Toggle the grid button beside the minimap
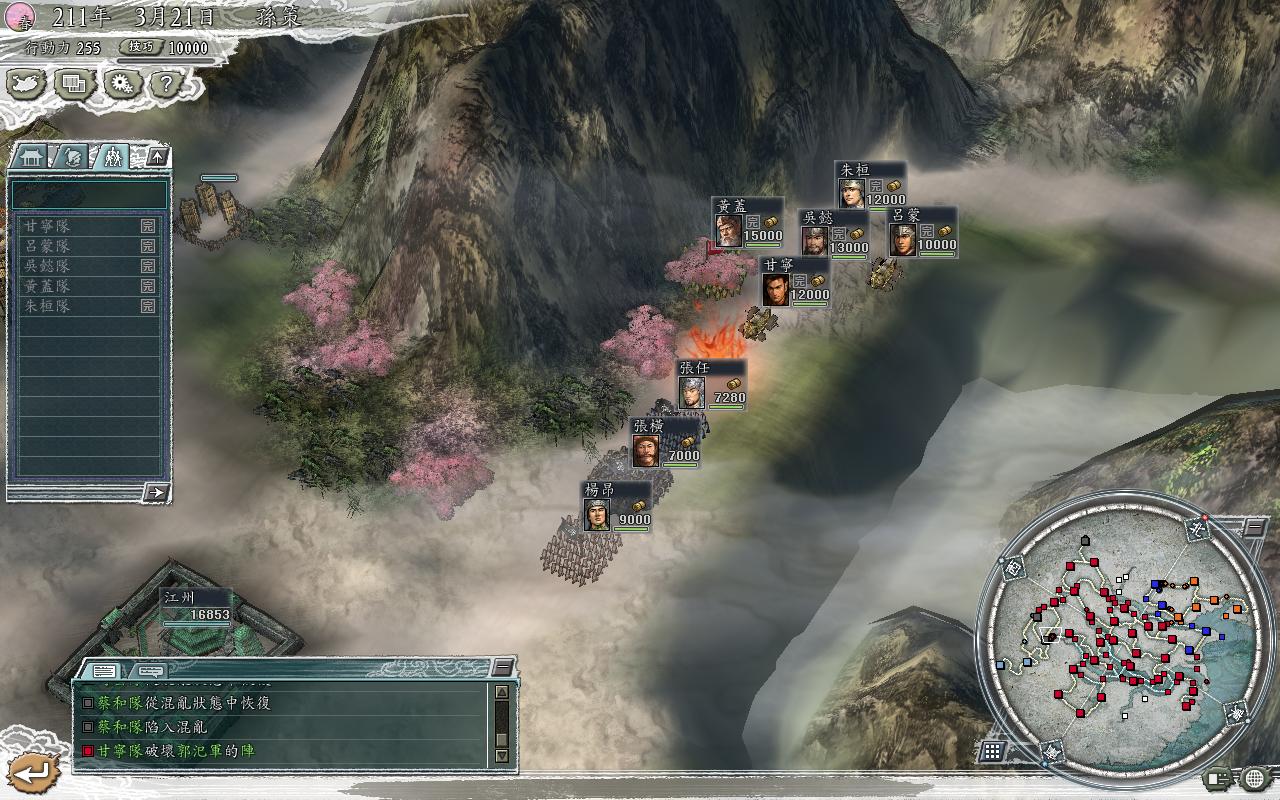 point(992,751)
